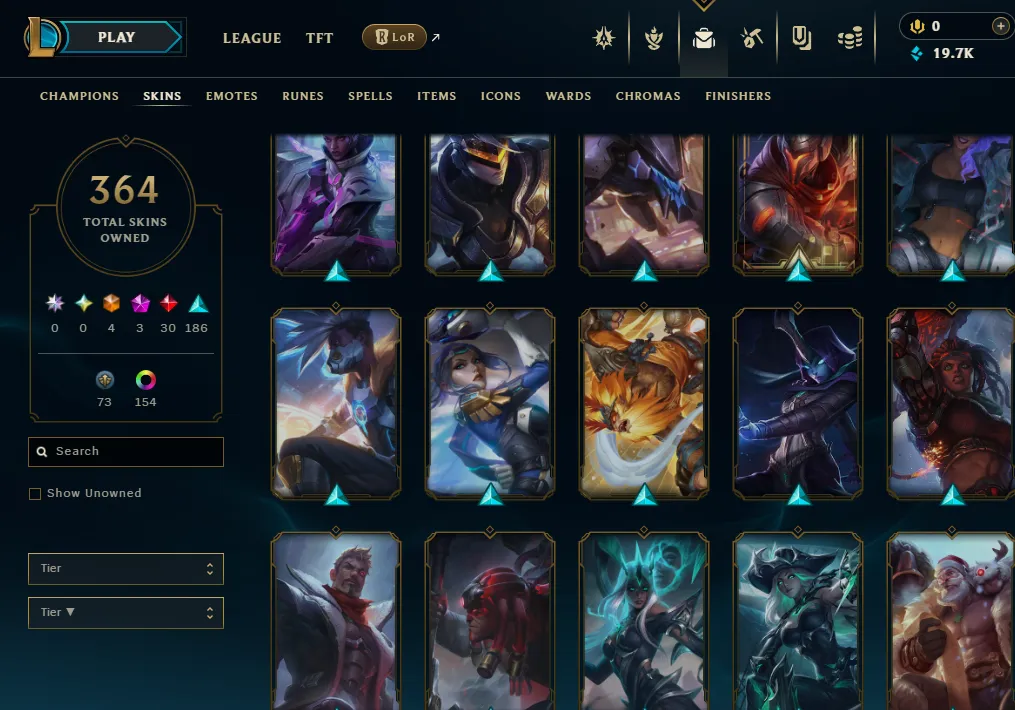Screen dimensions: 1015x710
Task: Show the Spells tab
Action: pos(370,96)
